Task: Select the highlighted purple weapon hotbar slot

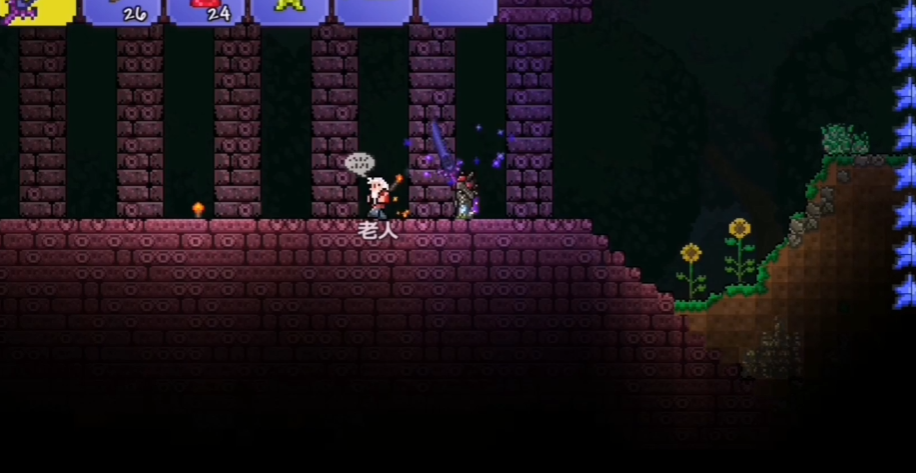Action: pos(36,10)
